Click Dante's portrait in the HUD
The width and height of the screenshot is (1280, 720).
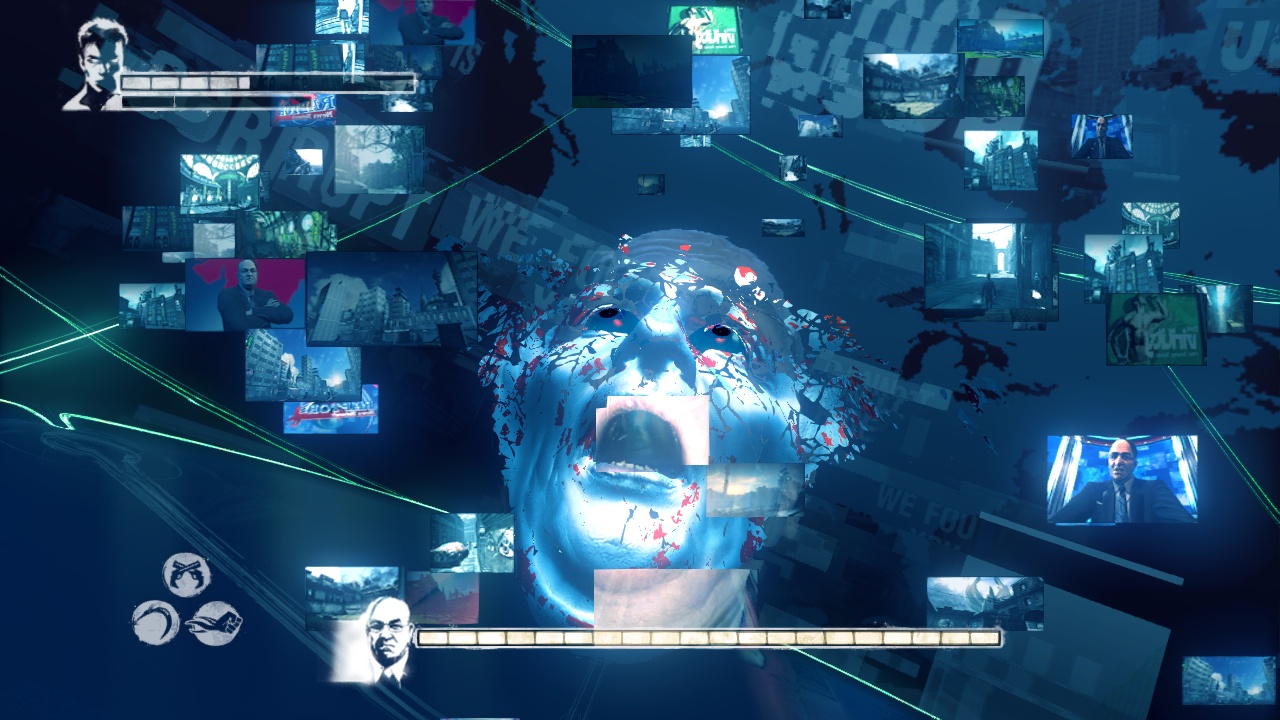point(97,65)
